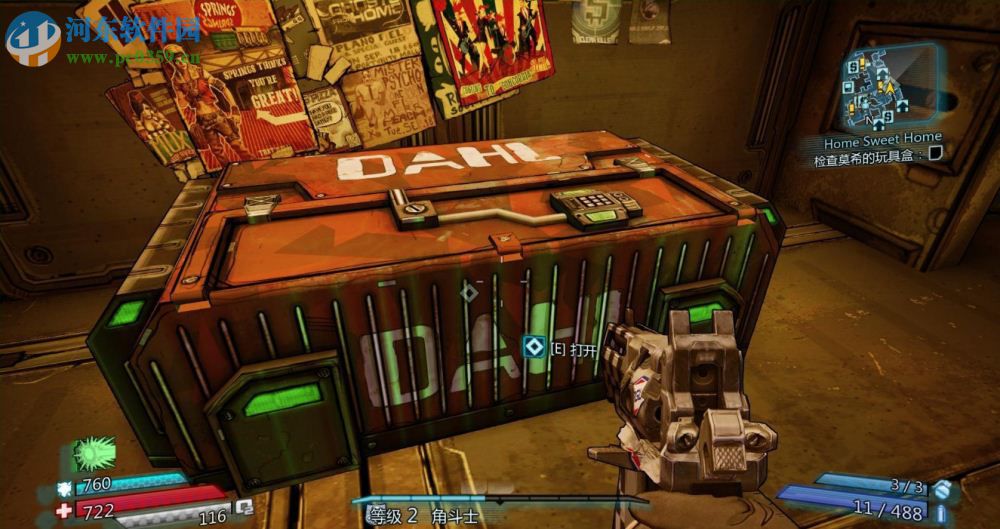The width and height of the screenshot is (1000, 529).
Task: Select the Home Sweet Home quest tracker
Action: (x=883, y=139)
